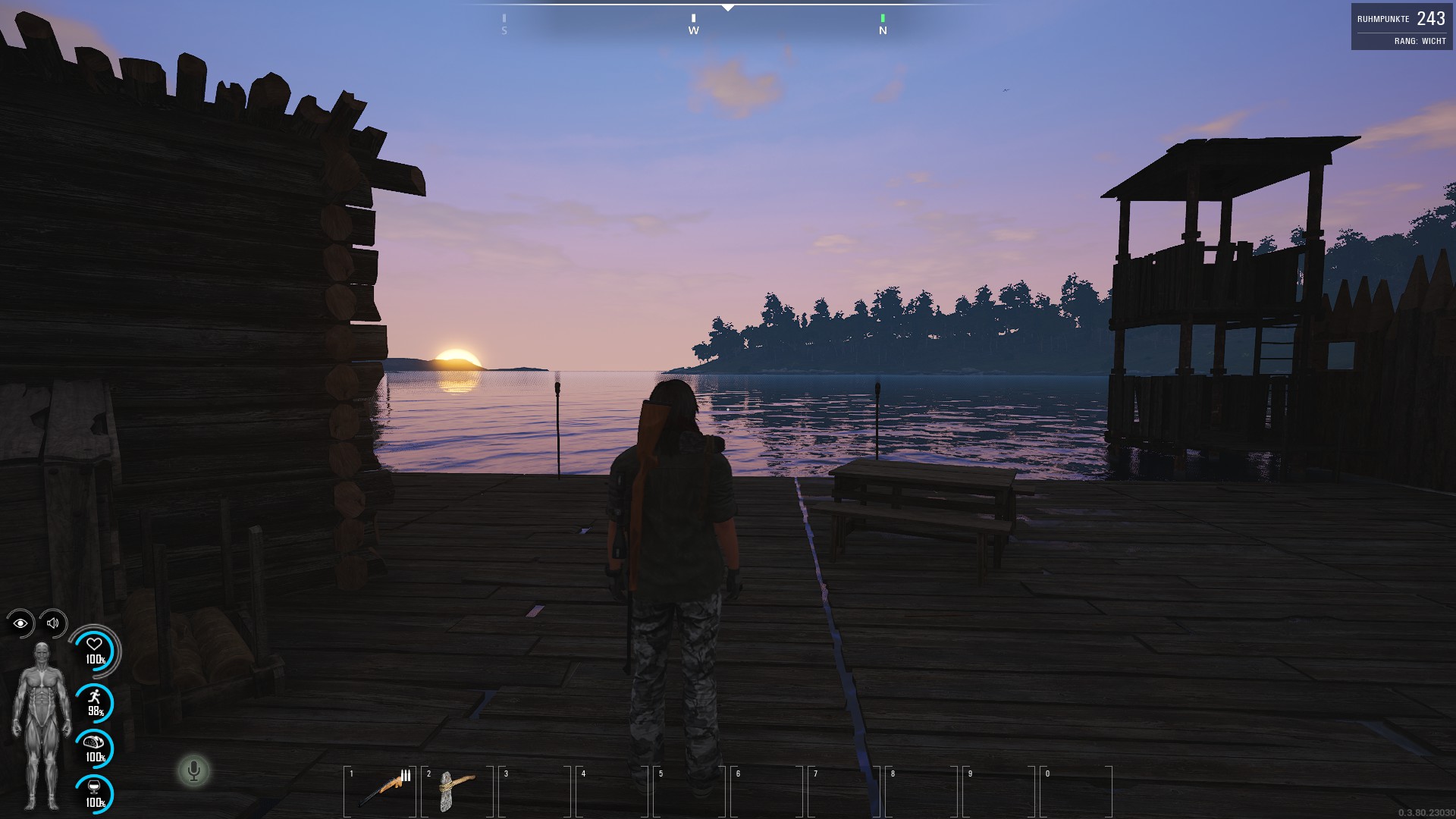1456x819 pixels.
Task: Select the rifle in hotbar slot 1
Action: 381,790
